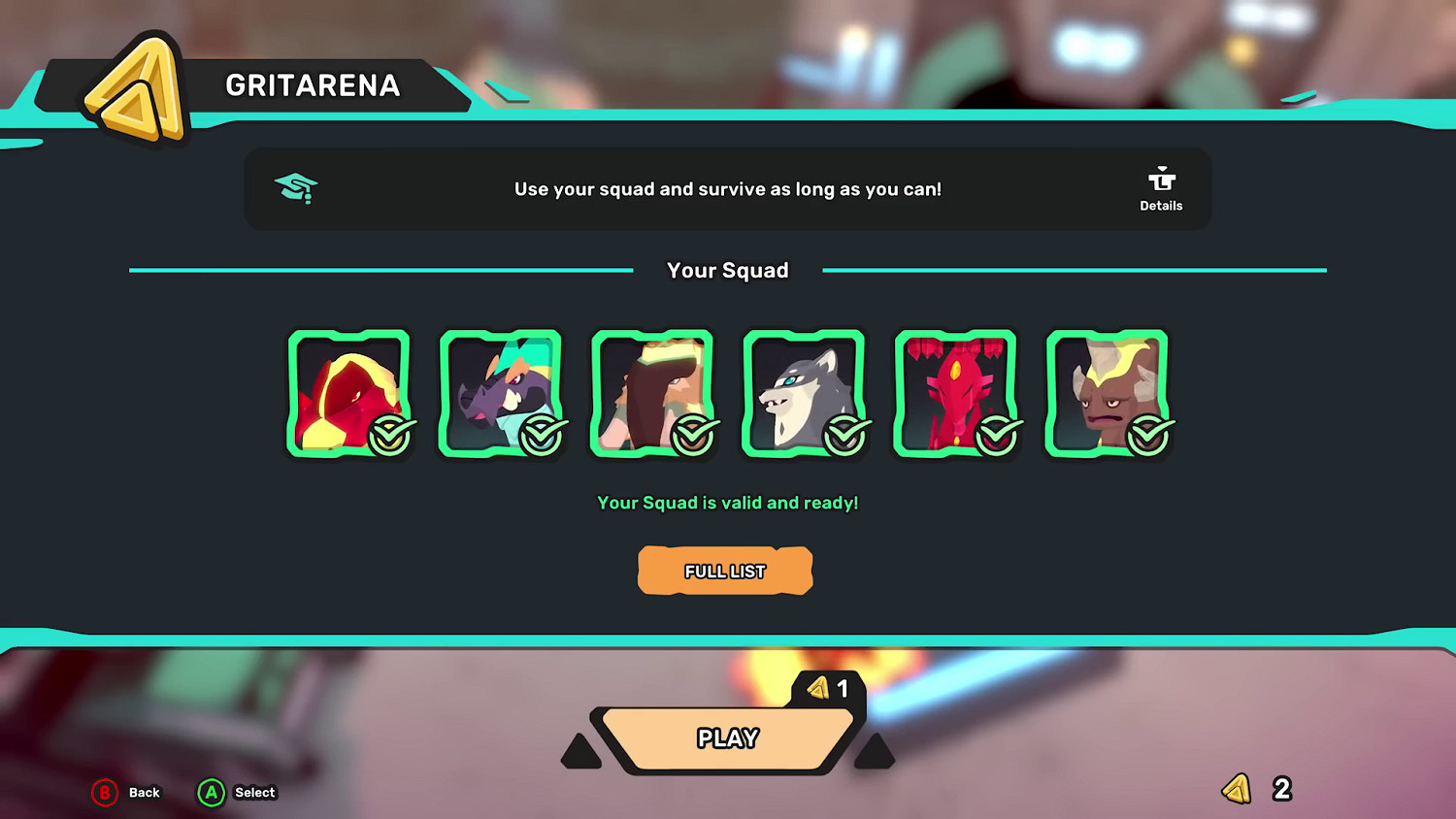
Task: Select the GritArena title header
Action: pos(312,85)
